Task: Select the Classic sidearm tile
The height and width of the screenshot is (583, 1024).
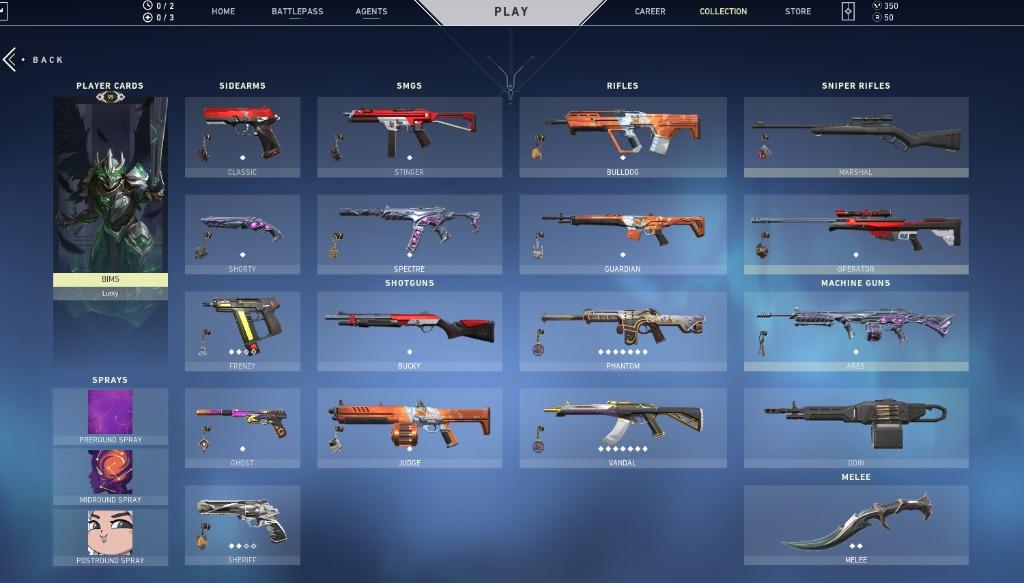Action: [242, 136]
